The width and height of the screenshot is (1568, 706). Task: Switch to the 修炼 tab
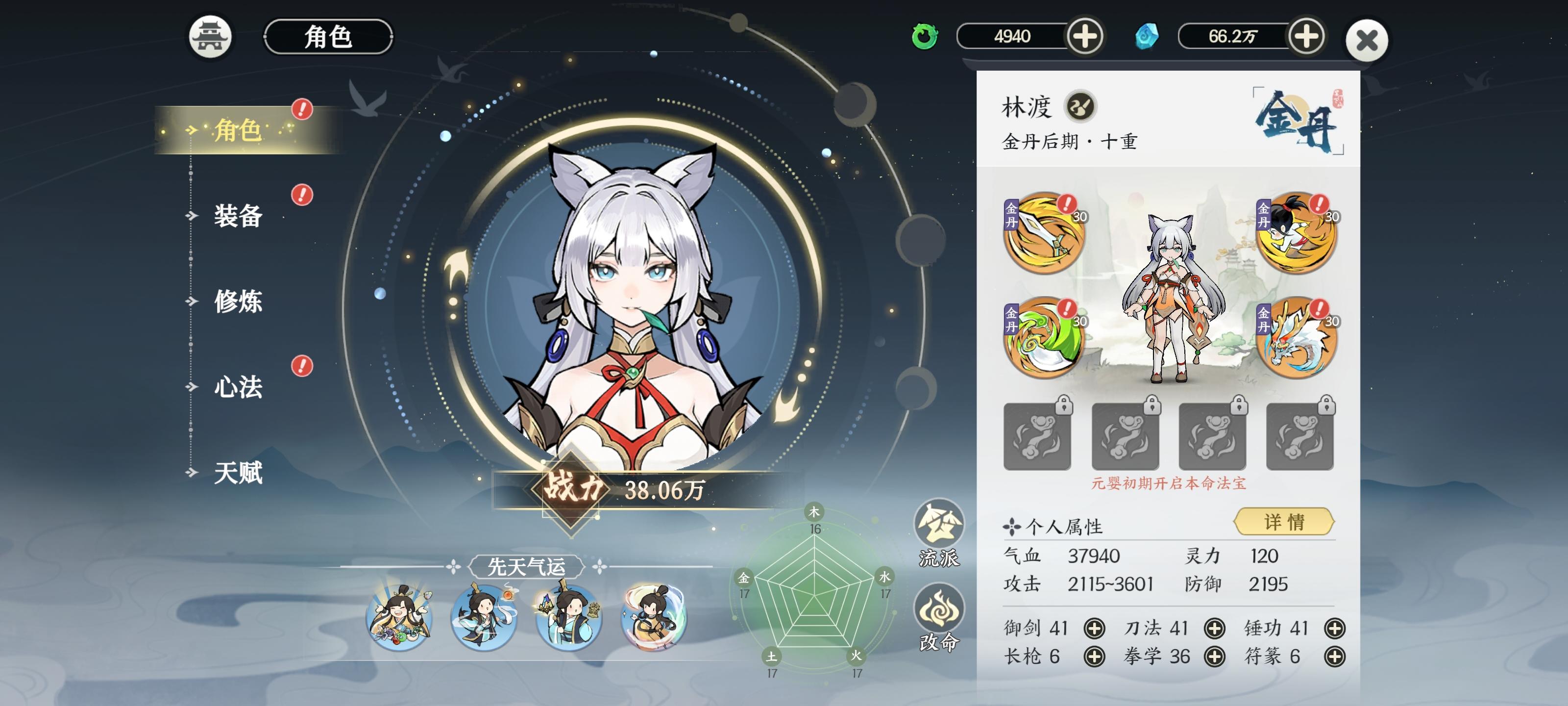(x=239, y=299)
